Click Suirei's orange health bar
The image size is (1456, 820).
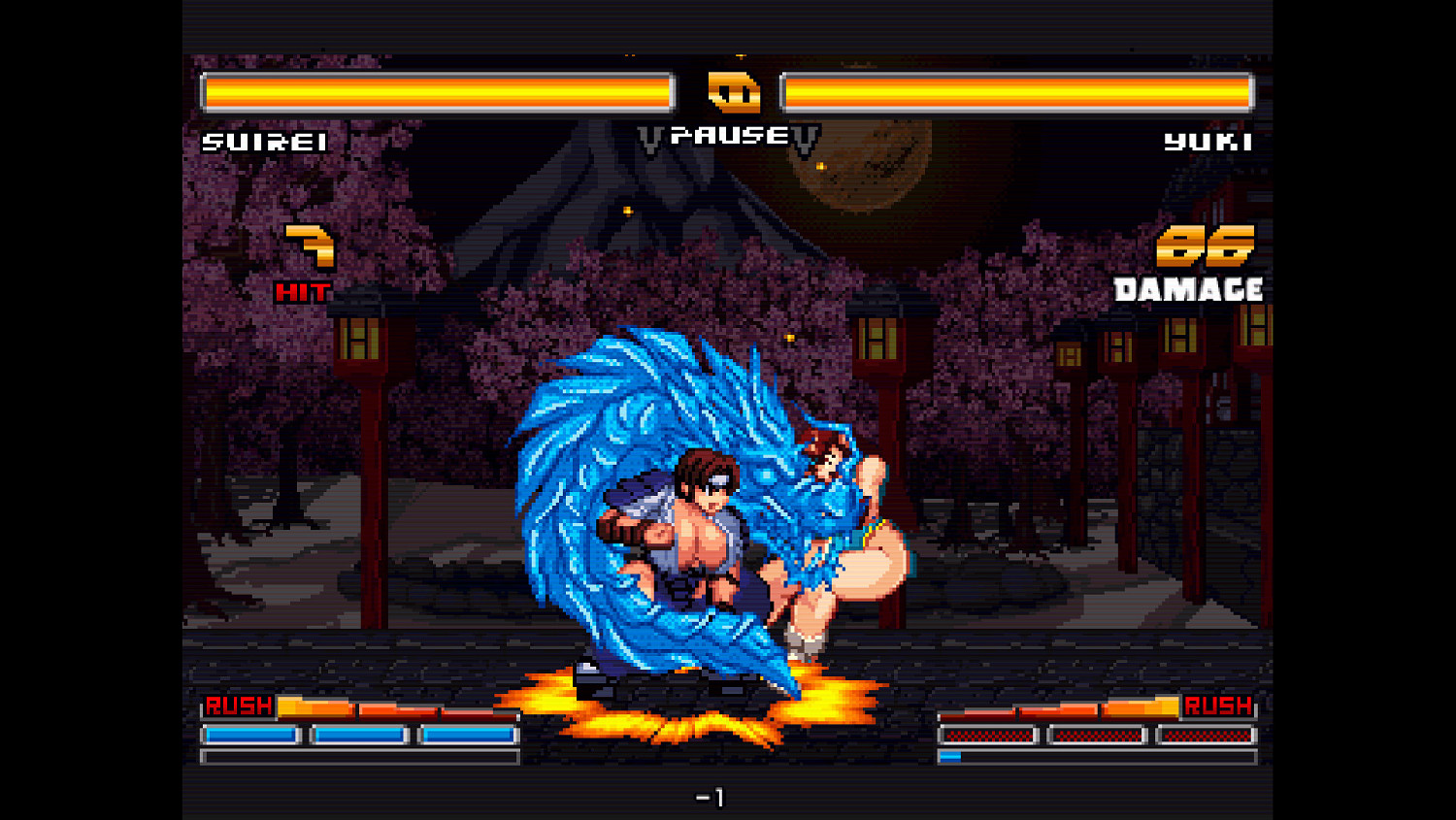point(437,91)
